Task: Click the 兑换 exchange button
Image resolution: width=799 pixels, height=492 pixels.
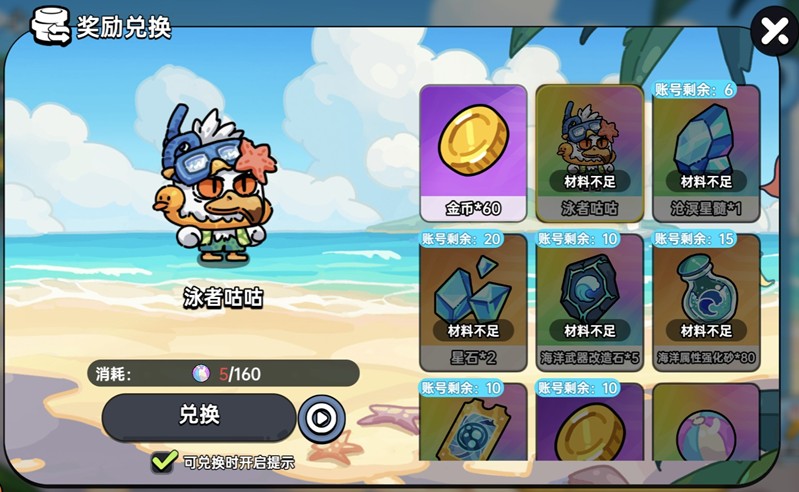Action: coord(199,416)
